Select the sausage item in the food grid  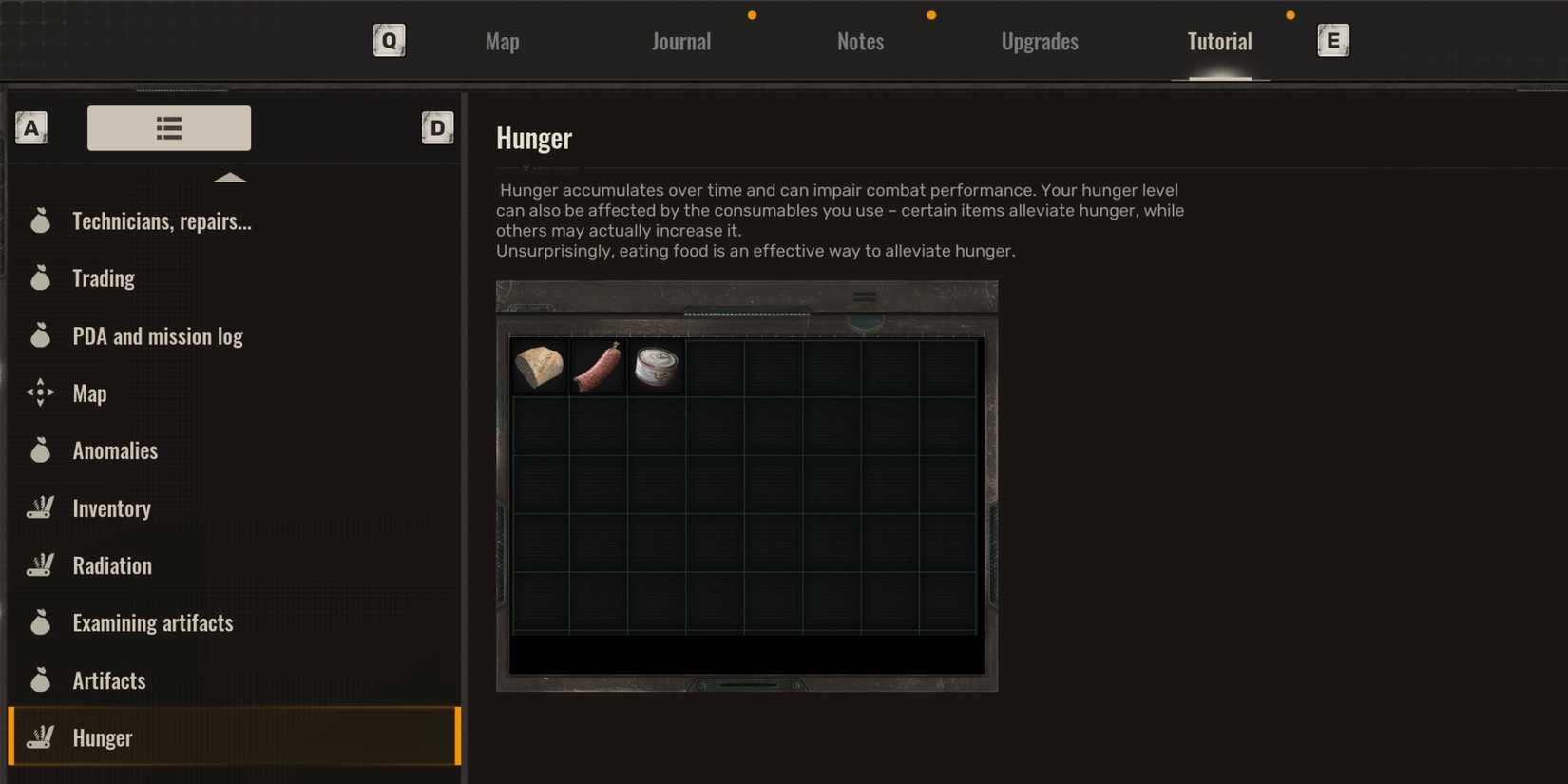tap(597, 366)
